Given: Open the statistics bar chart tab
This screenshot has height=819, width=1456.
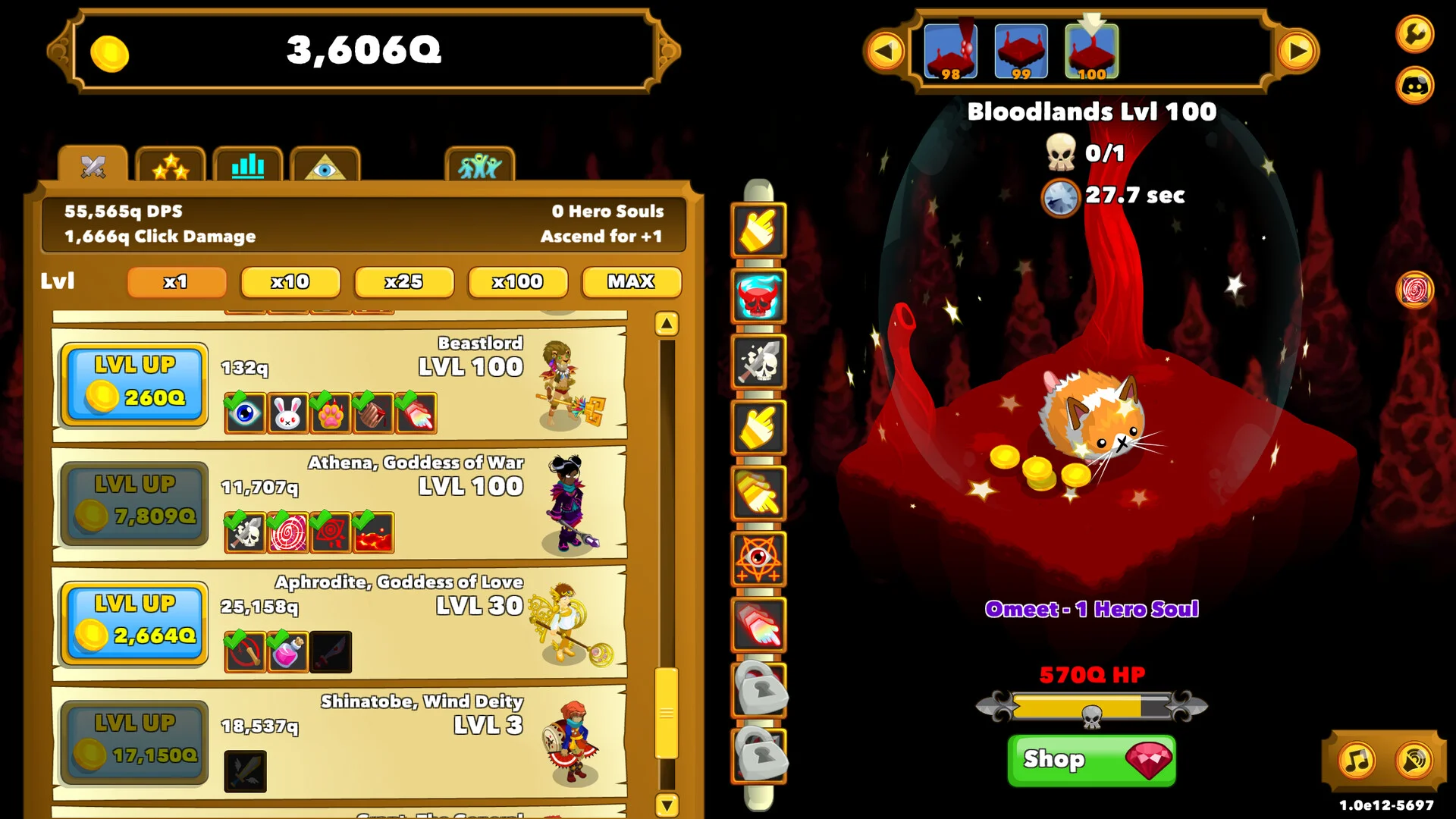Looking at the screenshot, I should tap(248, 165).
